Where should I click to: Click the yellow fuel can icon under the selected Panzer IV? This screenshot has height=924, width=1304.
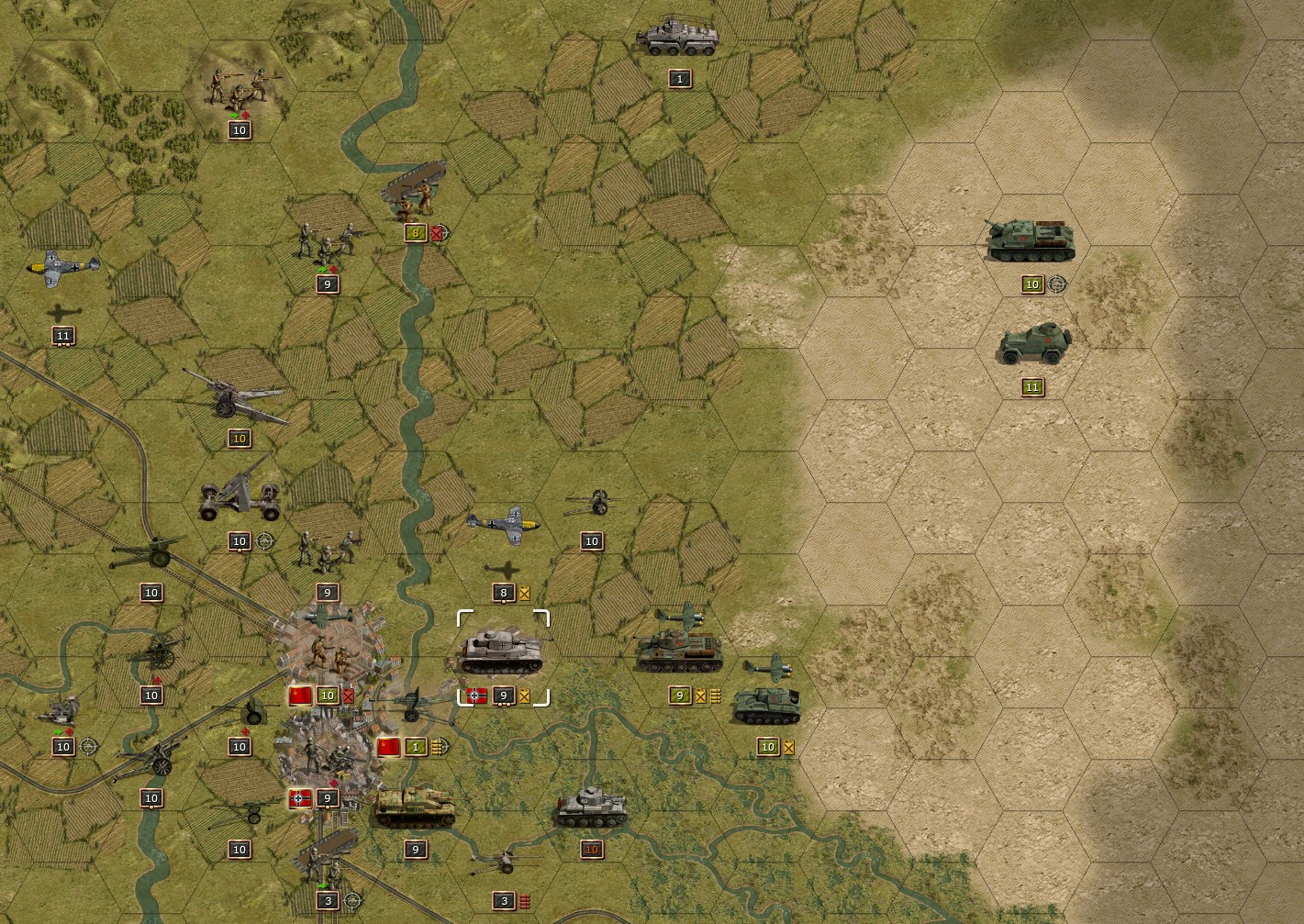coord(525,696)
